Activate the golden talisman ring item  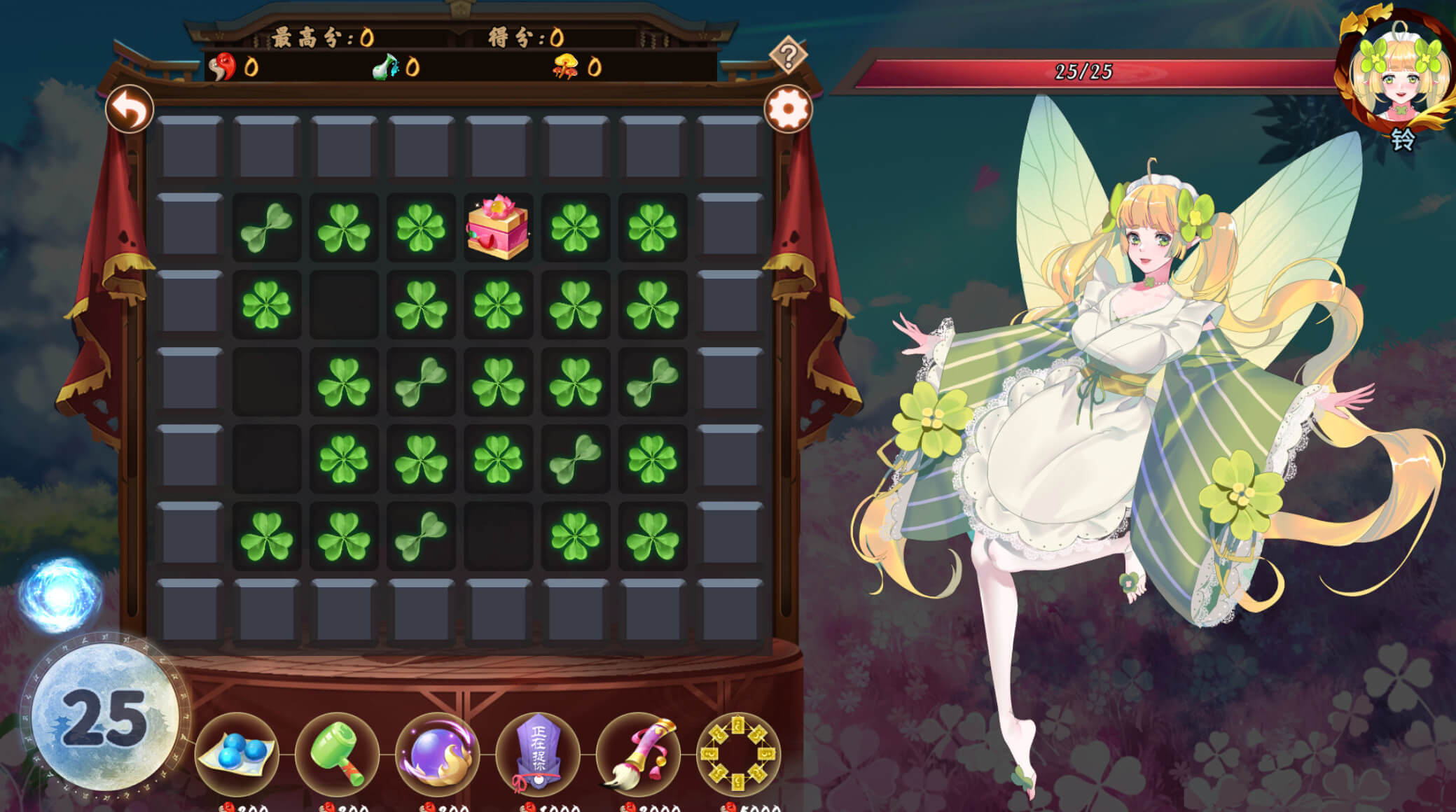738,754
